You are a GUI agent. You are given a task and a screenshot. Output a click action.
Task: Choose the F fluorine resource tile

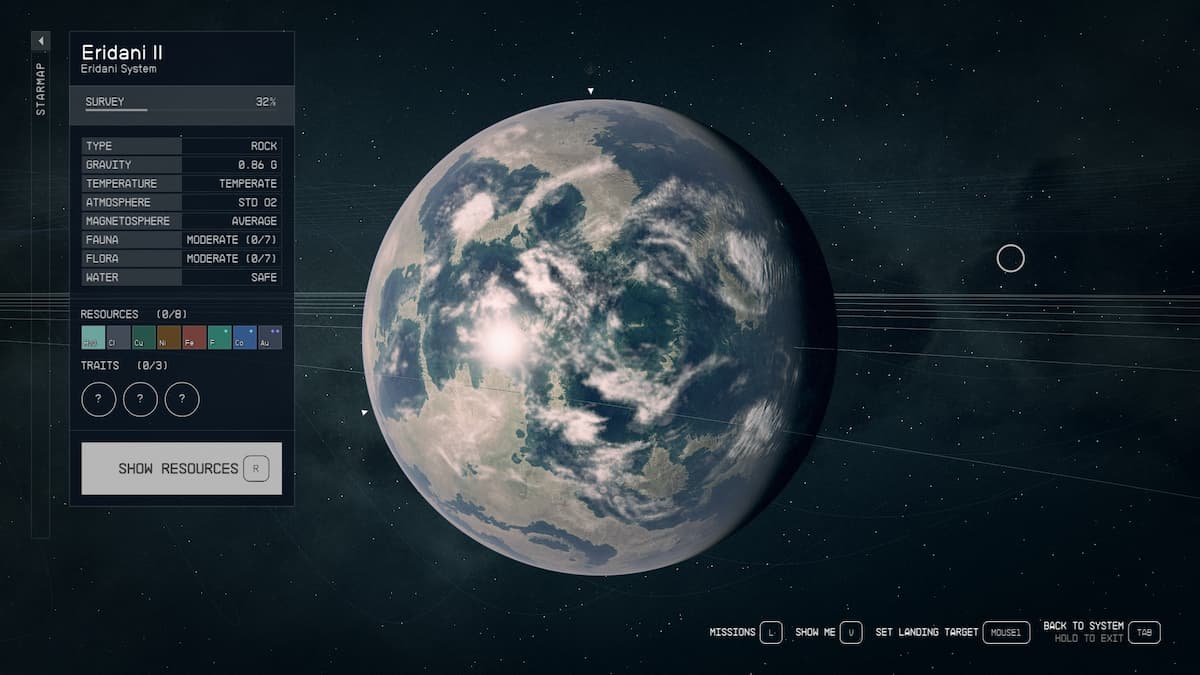(x=219, y=338)
